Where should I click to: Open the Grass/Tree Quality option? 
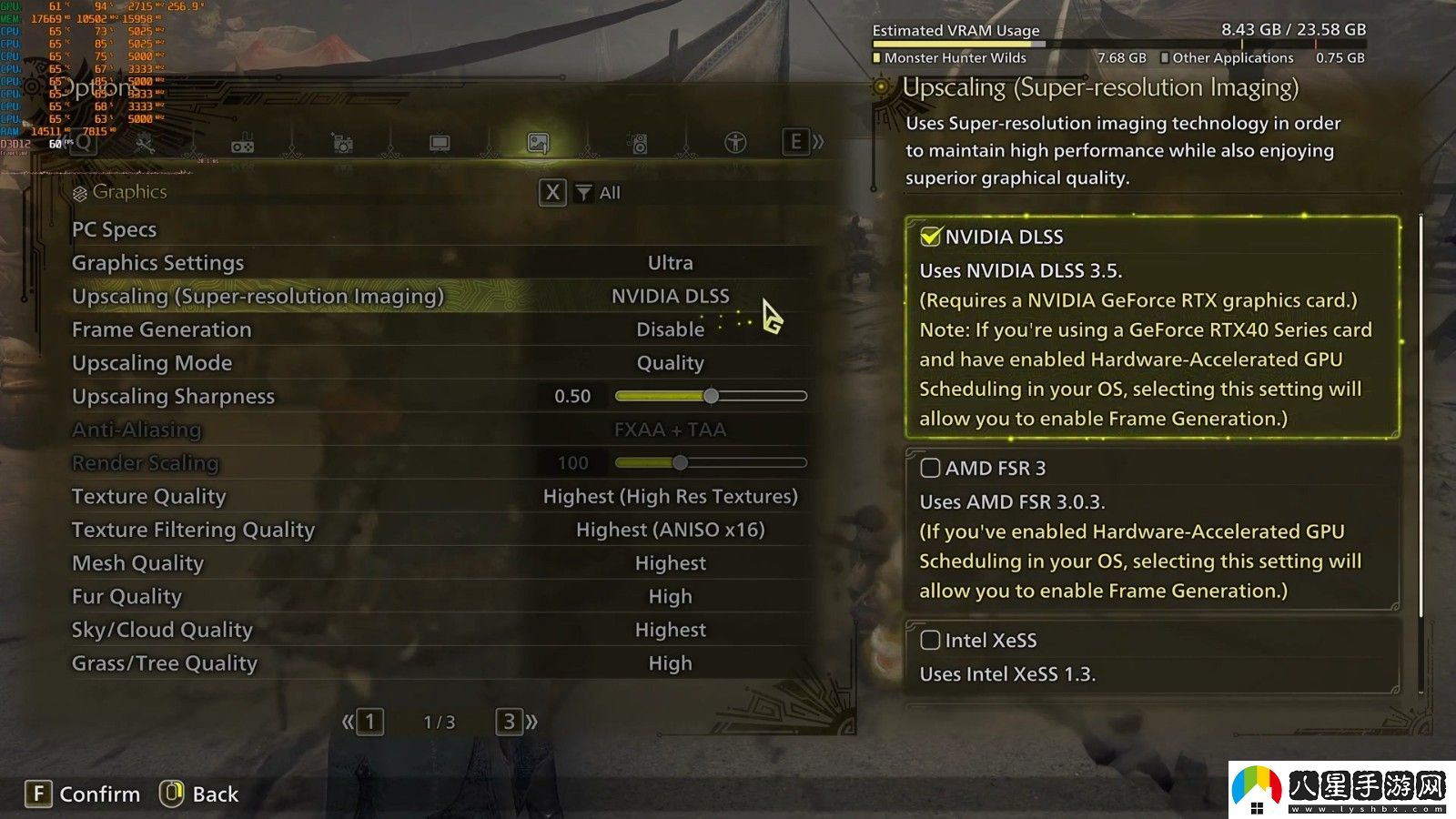pyautogui.click(x=437, y=663)
